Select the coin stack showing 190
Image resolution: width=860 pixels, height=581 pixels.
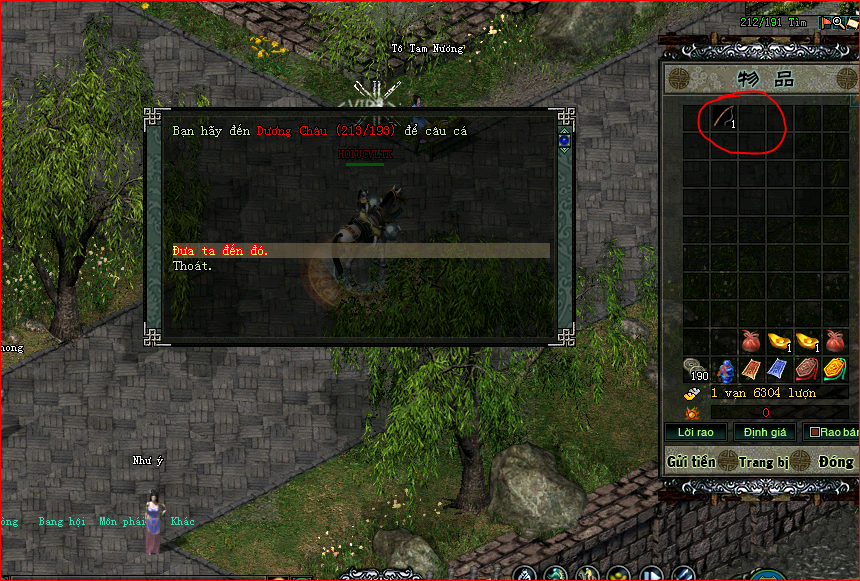[x=696, y=370]
